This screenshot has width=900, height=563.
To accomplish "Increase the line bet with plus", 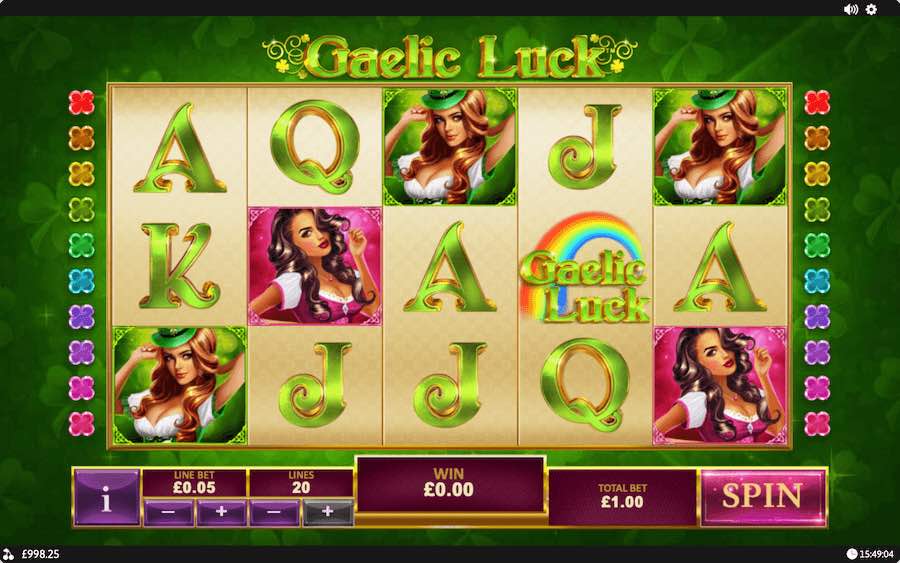I will coord(221,513).
